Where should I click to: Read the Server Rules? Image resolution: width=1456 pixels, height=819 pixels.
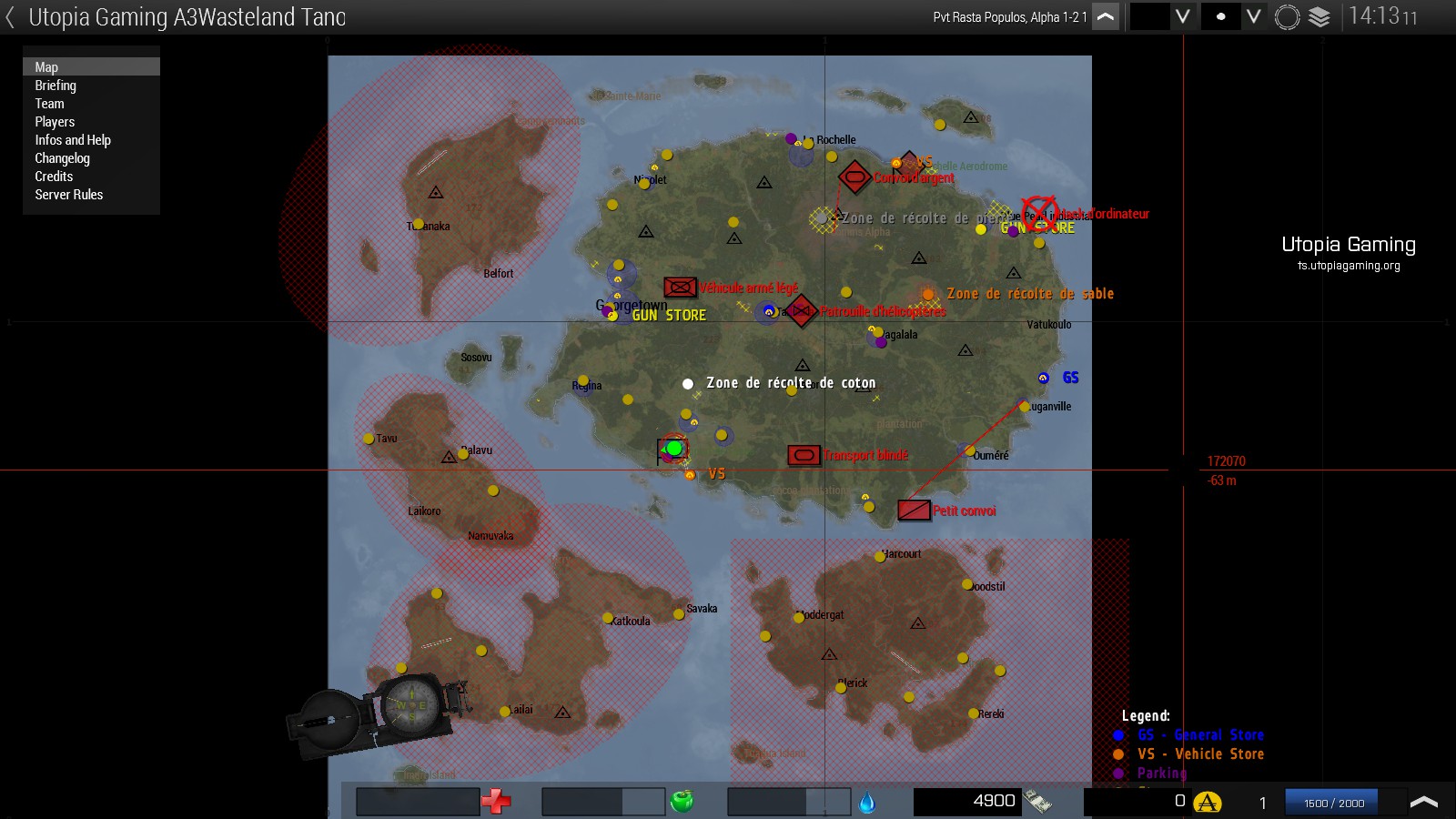point(69,195)
